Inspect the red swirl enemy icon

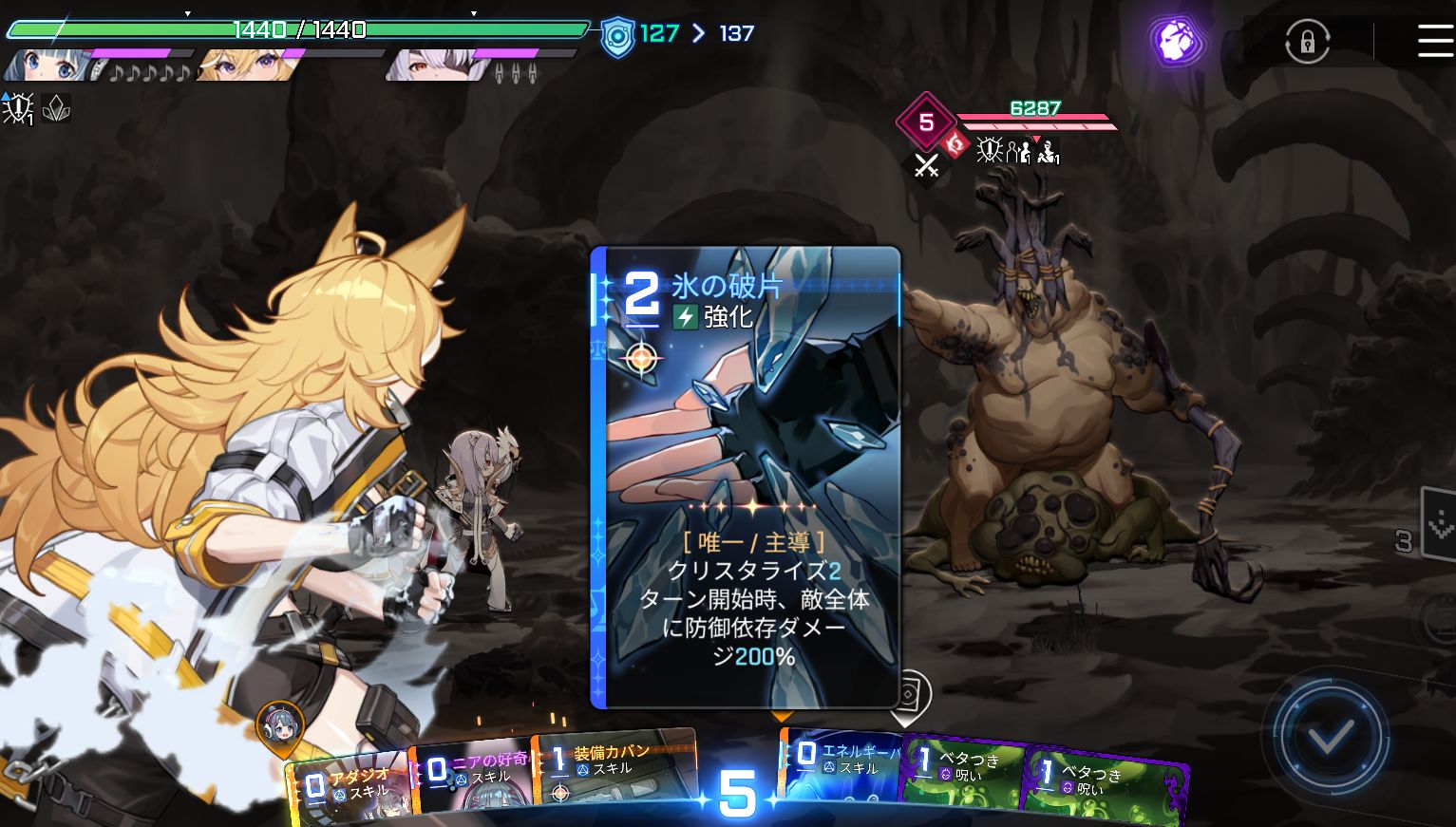point(956,144)
